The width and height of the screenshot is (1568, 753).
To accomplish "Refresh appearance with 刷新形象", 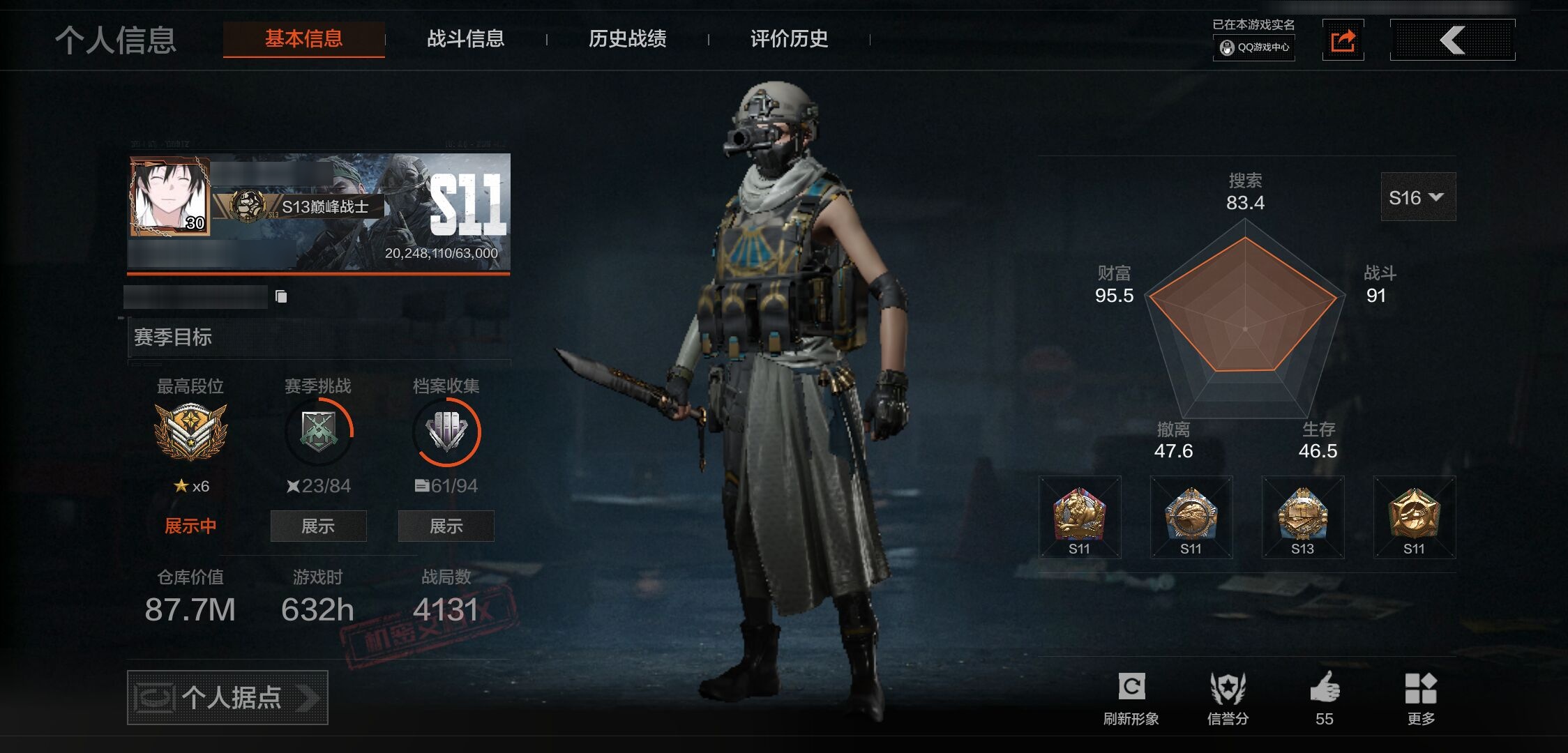I will [1131, 698].
